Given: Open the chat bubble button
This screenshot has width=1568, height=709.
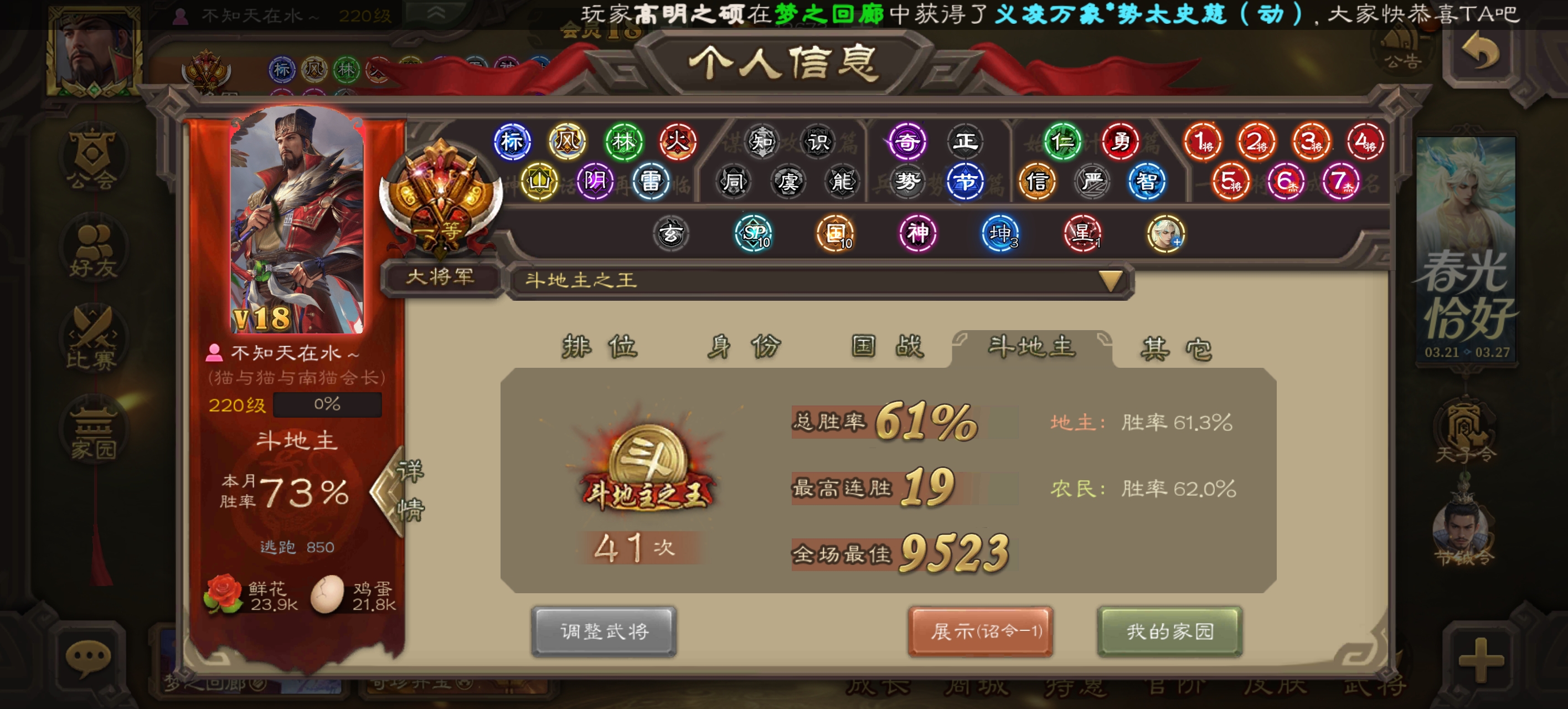Looking at the screenshot, I should click(x=88, y=659).
